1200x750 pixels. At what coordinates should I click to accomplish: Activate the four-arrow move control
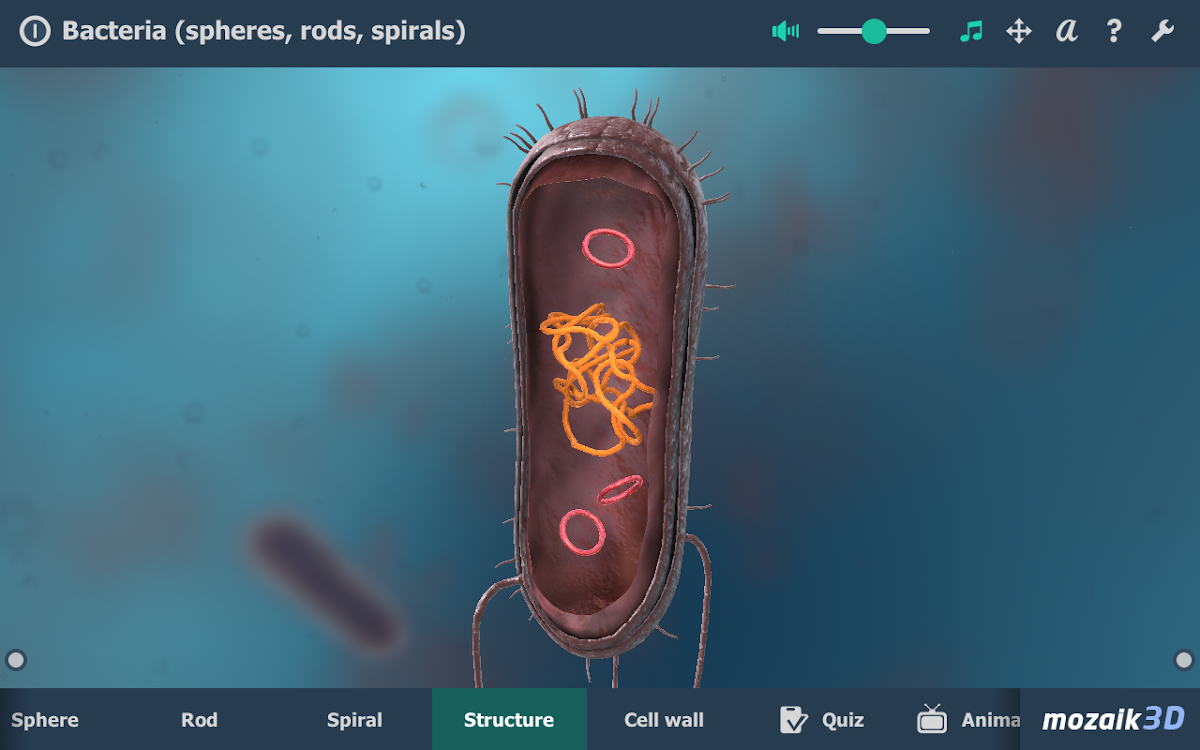[1018, 31]
